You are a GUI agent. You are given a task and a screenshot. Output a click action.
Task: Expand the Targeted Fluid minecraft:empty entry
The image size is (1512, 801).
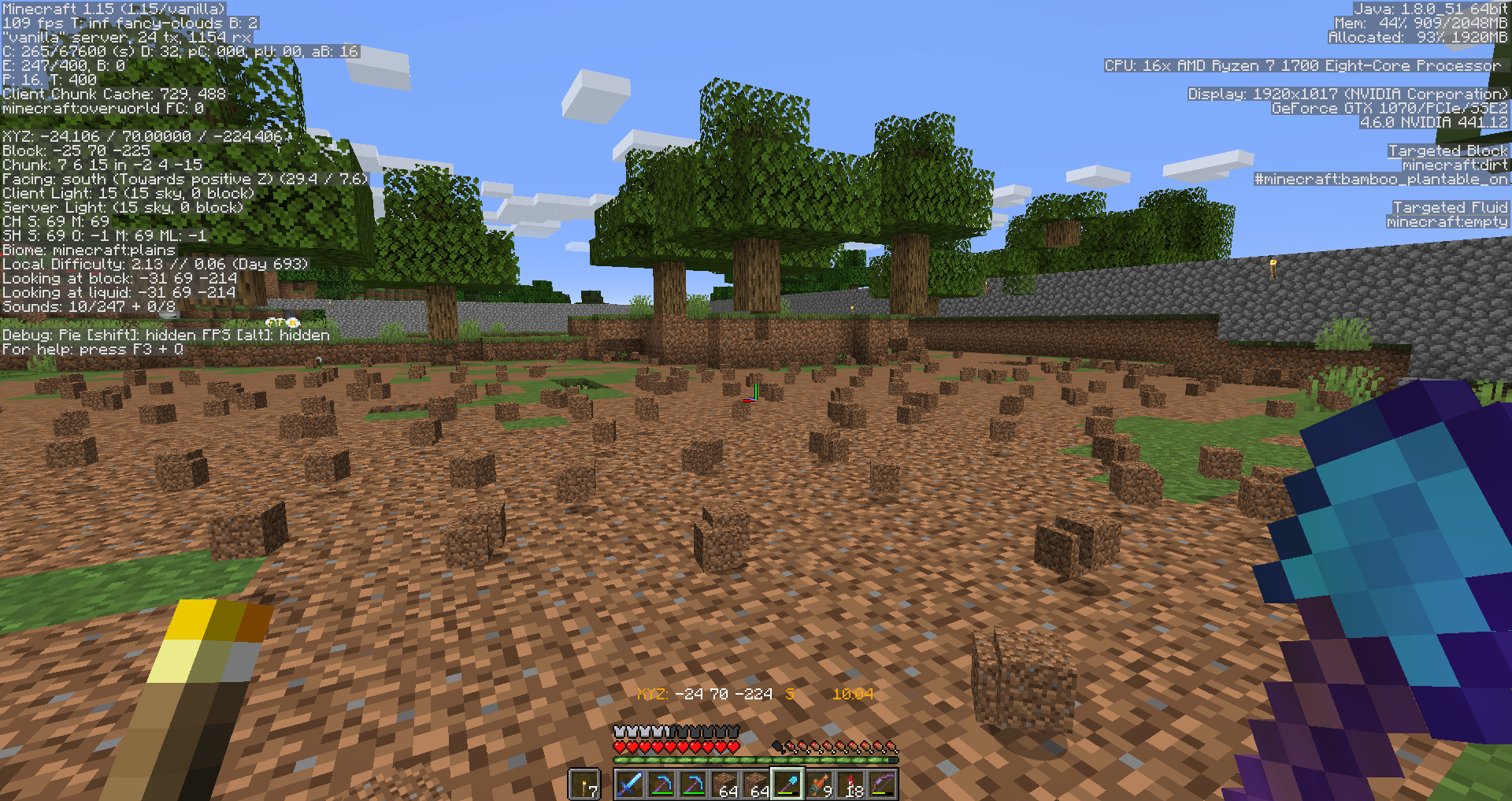click(x=1449, y=221)
